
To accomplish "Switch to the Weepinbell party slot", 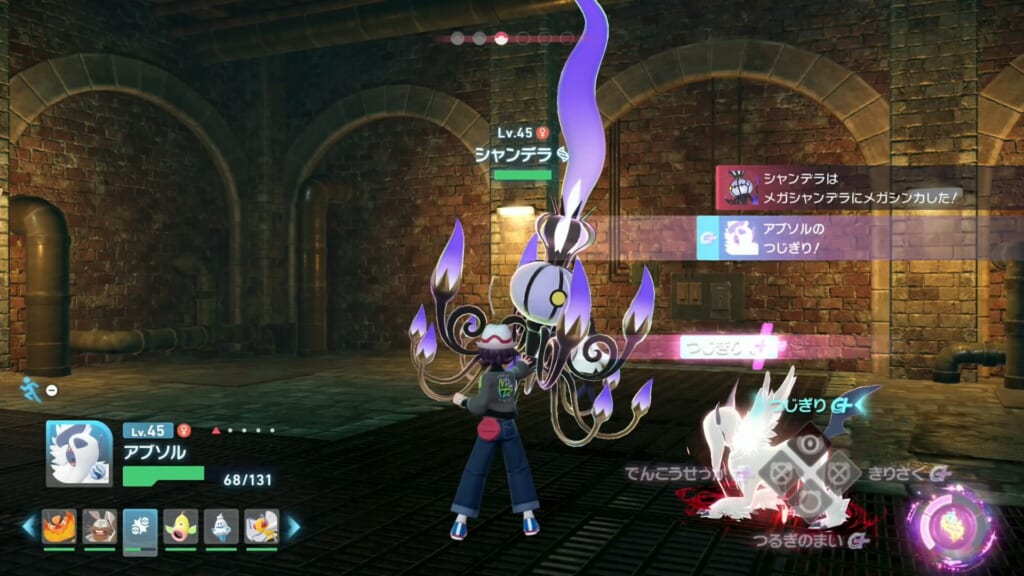I will tap(181, 527).
